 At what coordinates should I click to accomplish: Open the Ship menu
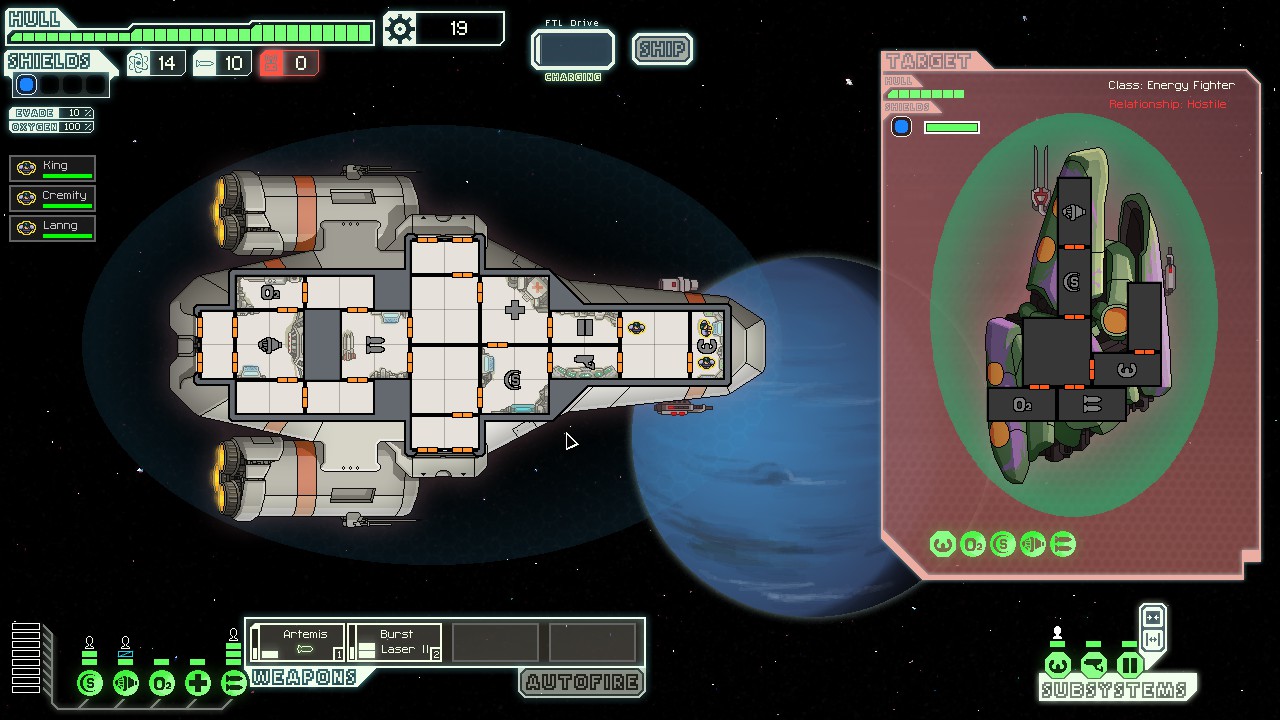tap(662, 49)
